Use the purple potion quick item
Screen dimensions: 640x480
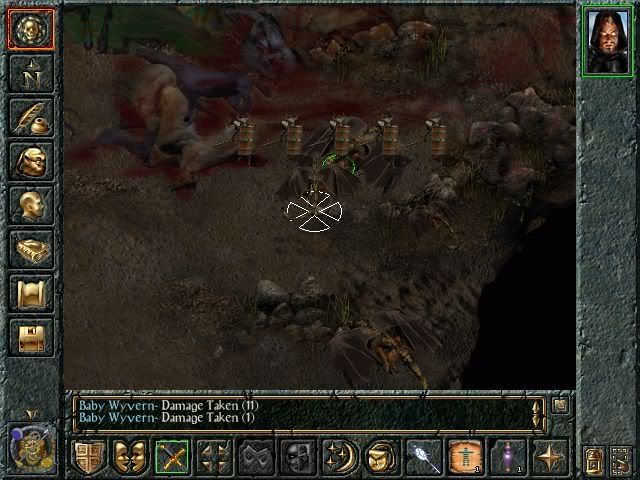click(x=507, y=457)
